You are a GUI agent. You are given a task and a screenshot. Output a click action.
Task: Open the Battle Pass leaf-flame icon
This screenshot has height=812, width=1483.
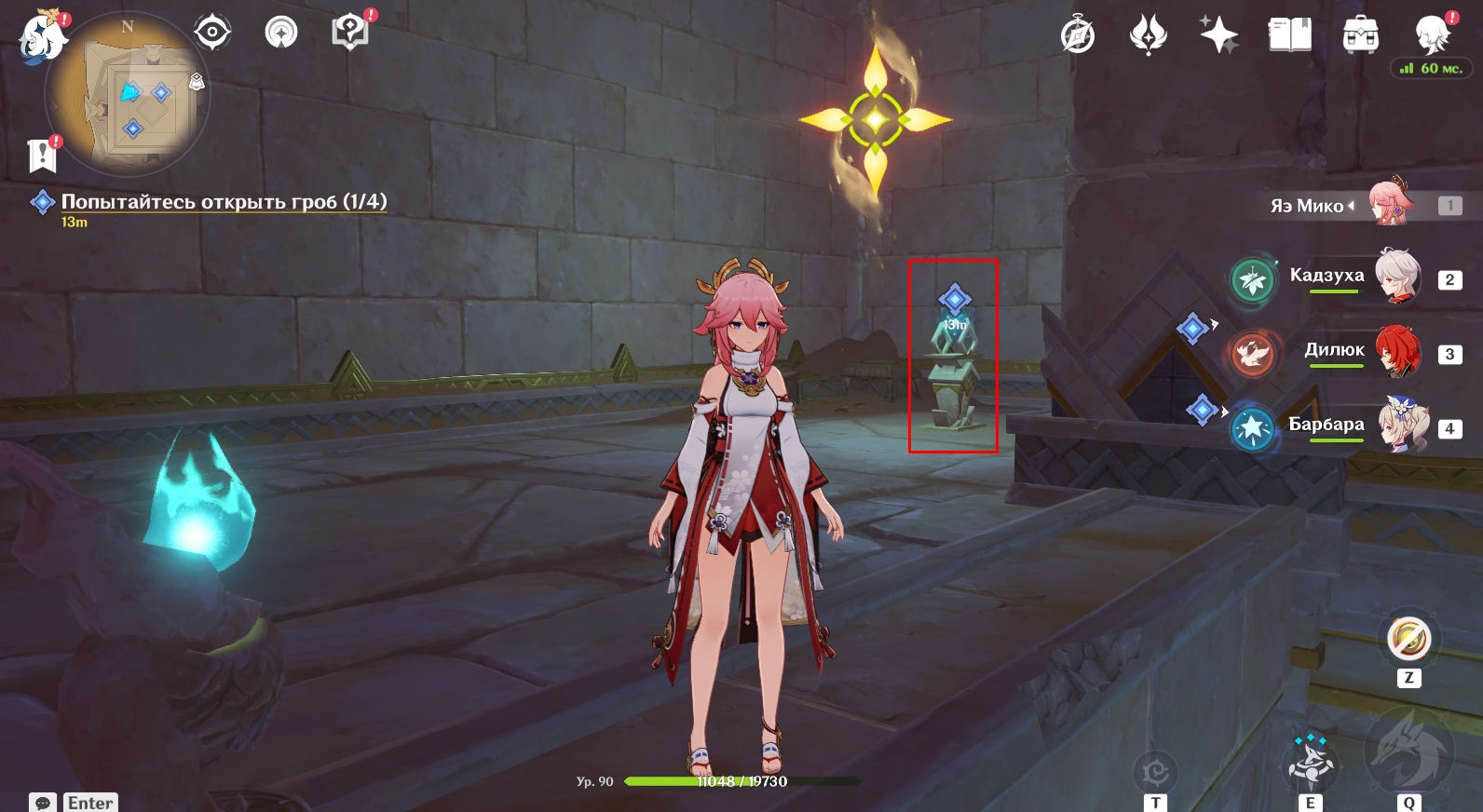coord(1148,35)
